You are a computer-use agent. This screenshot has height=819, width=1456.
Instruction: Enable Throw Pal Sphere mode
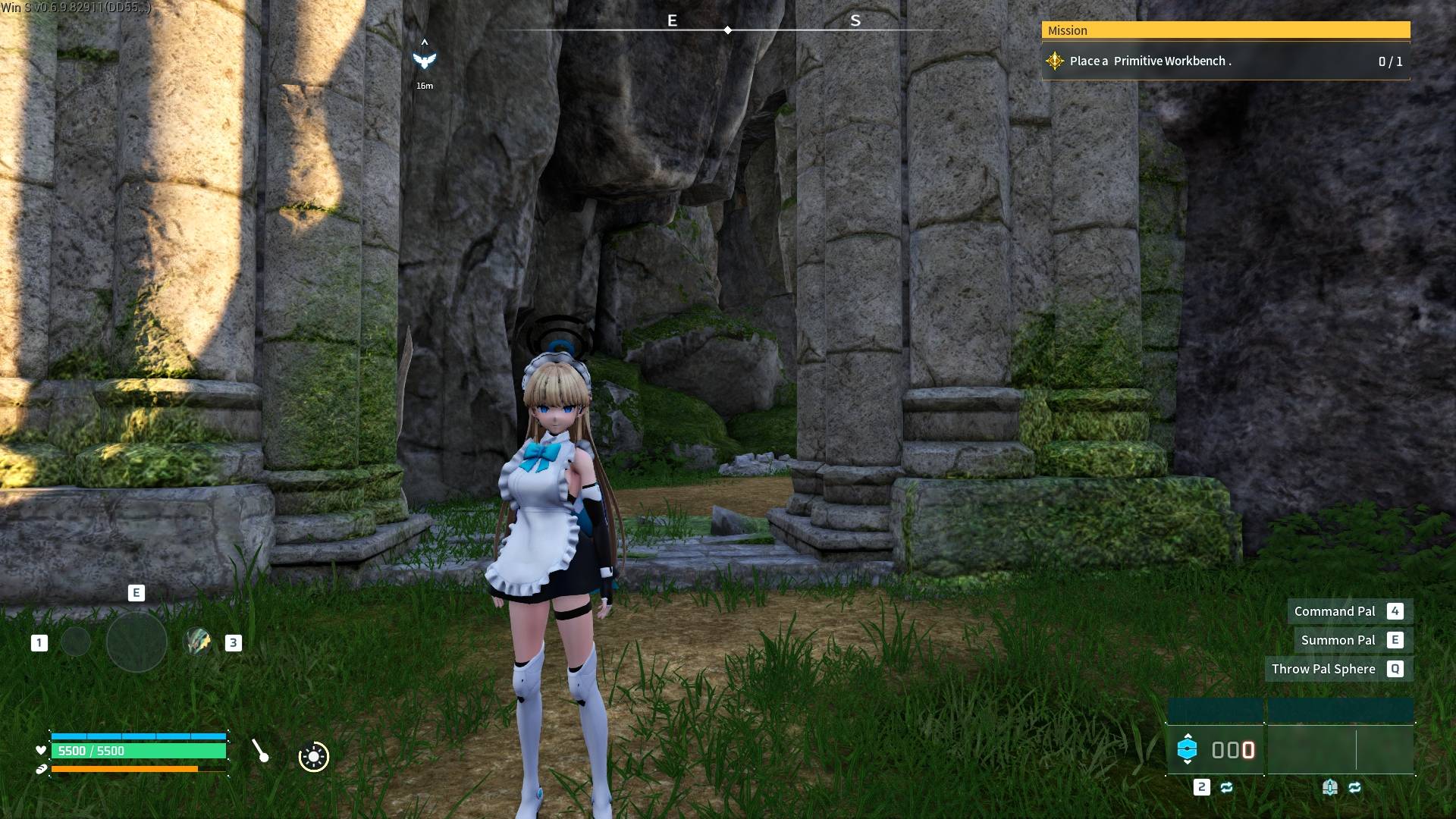click(1325, 669)
